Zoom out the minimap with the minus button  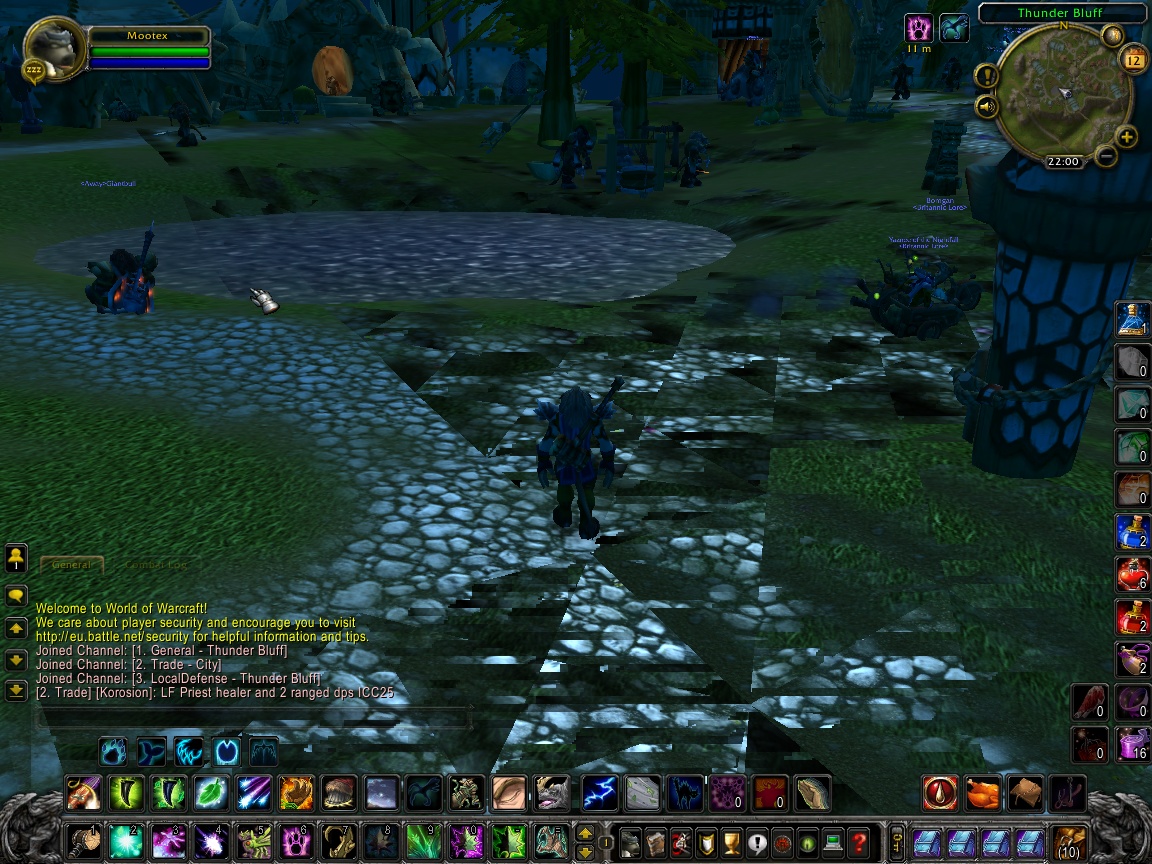pos(1106,156)
